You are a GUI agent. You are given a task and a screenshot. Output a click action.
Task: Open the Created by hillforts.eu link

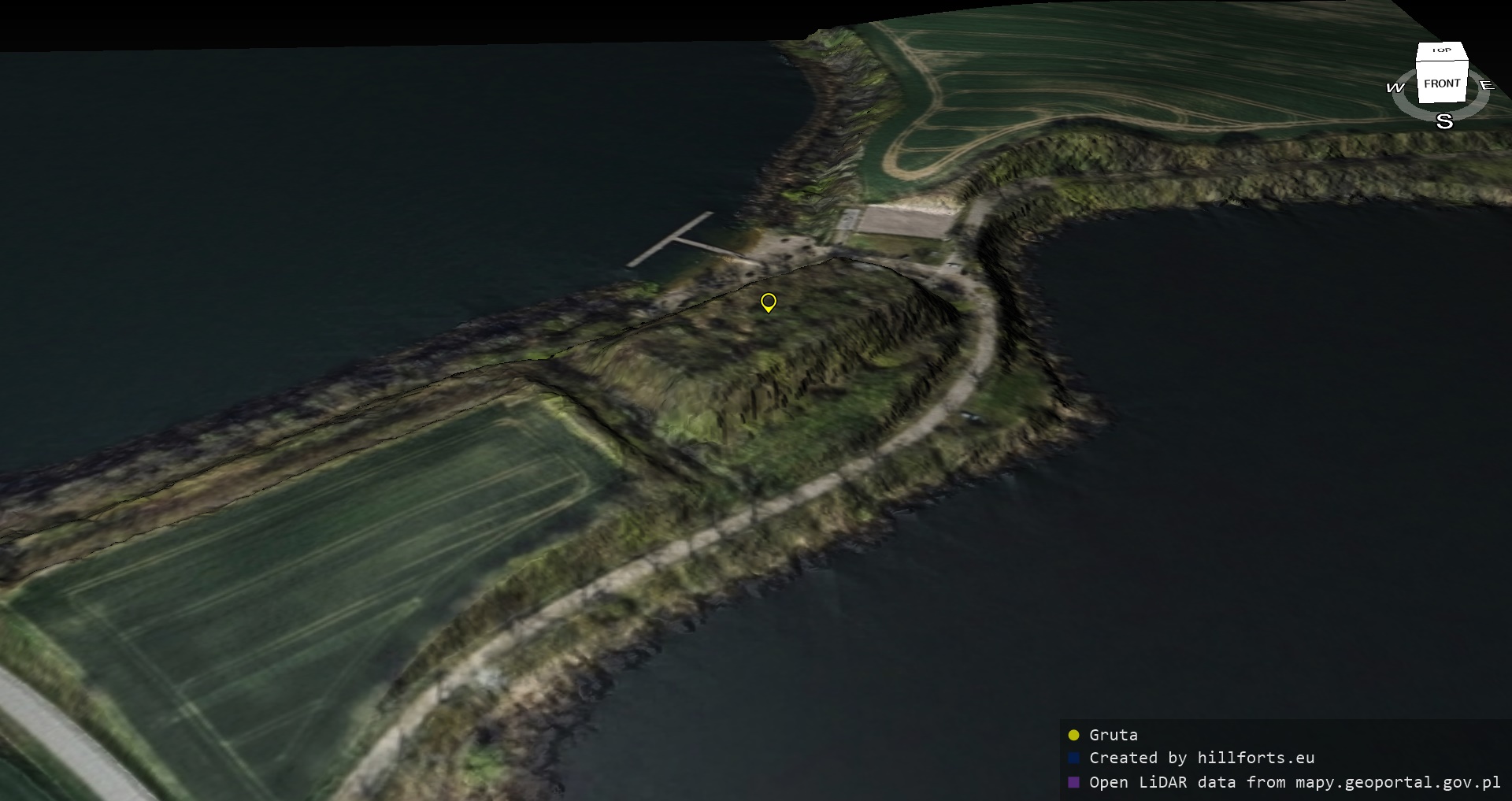click(x=1201, y=758)
